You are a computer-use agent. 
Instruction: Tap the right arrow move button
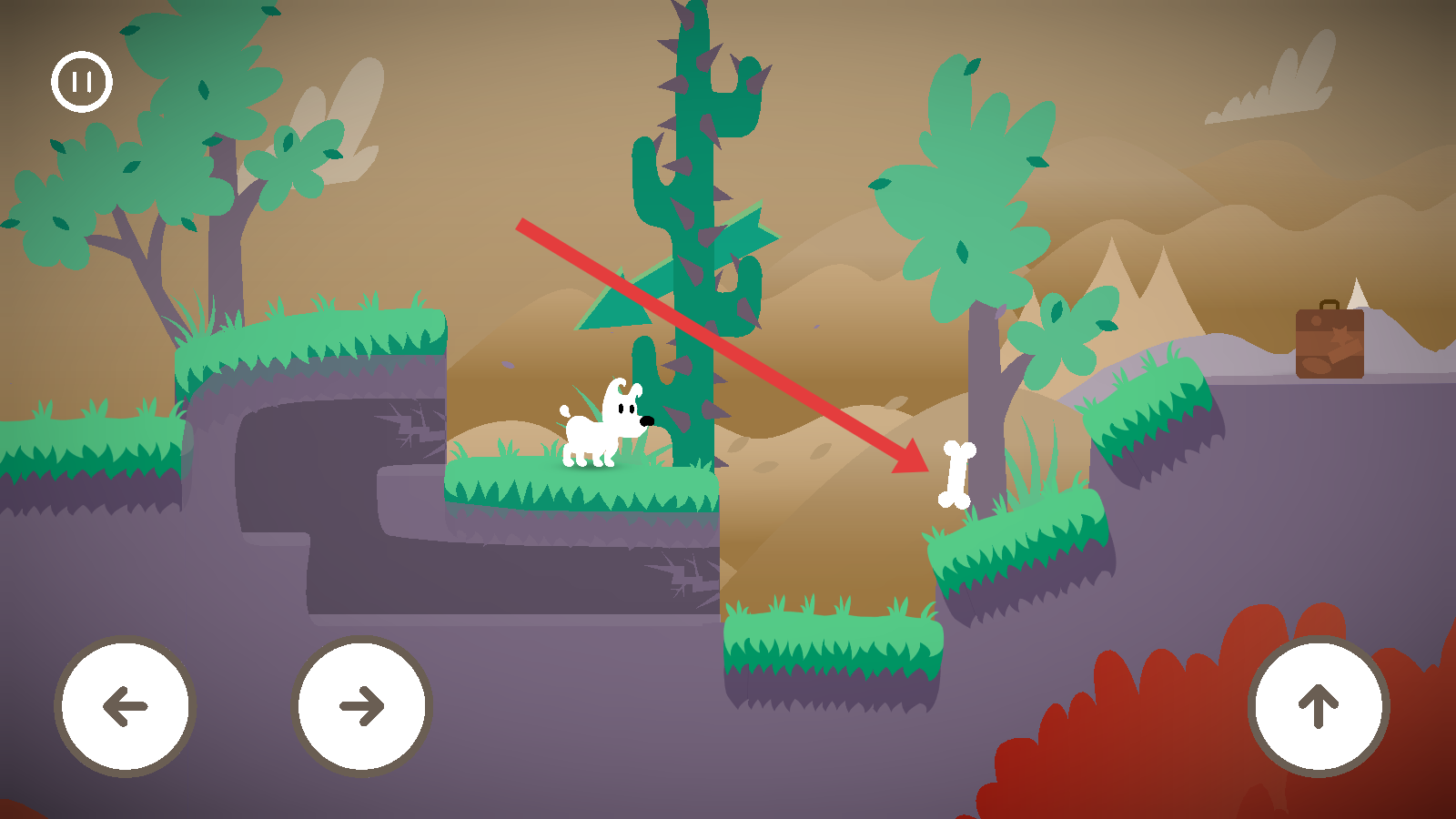click(x=361, y=706)
